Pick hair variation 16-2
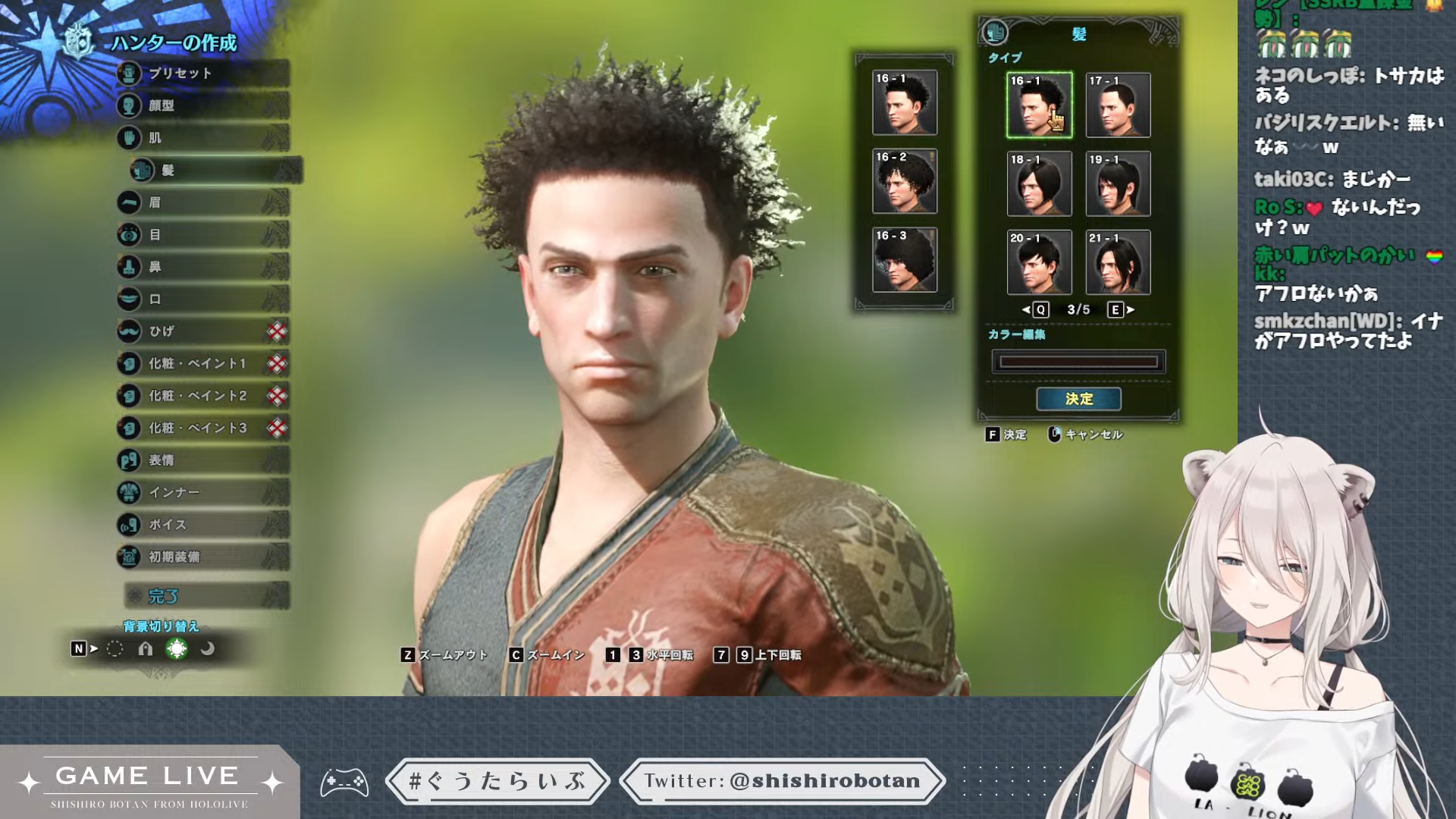The width and height of the screenshot is (1456, 819). point(905,181)
